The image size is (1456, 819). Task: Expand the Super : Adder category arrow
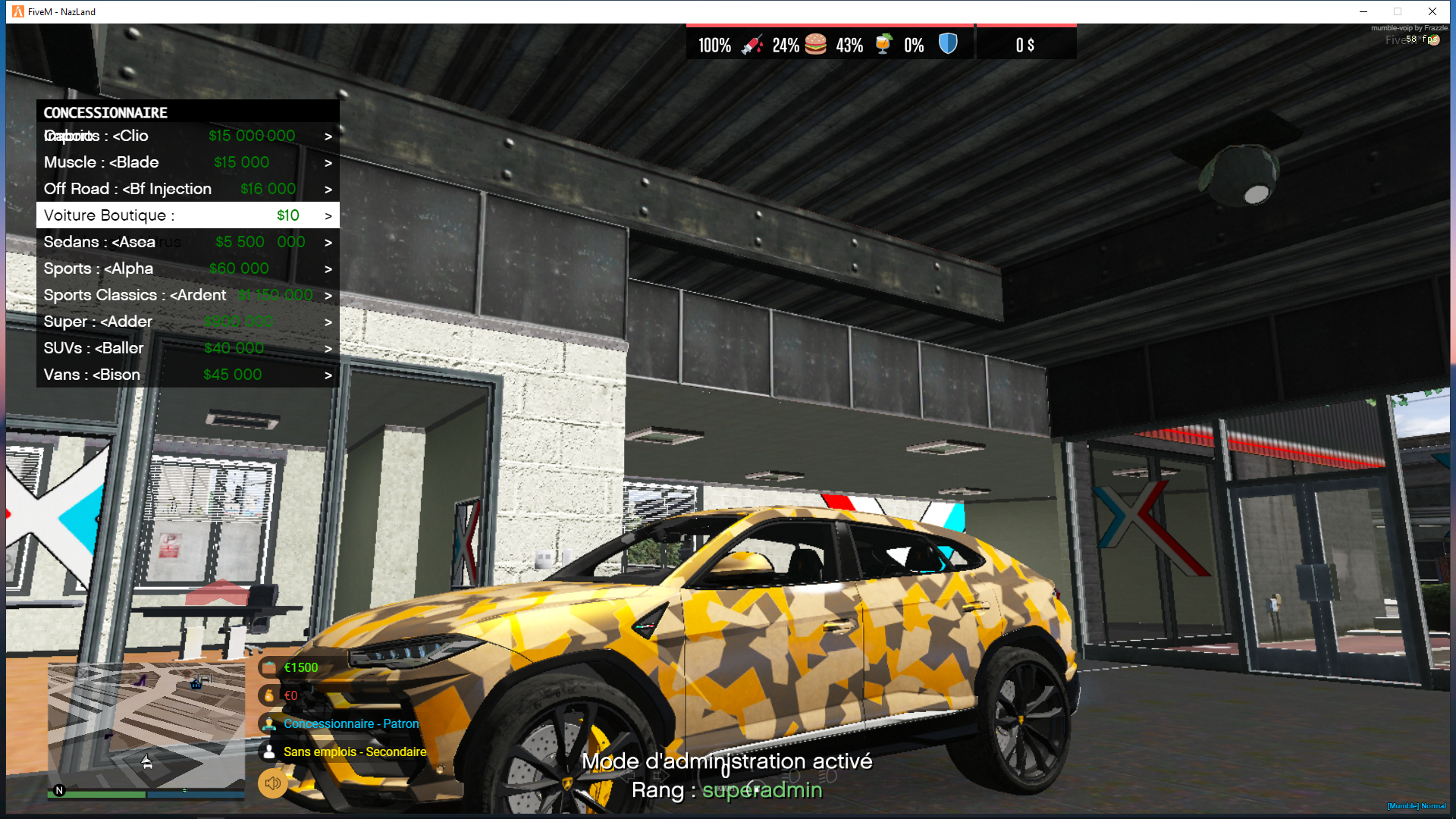(x=328, y=322)
